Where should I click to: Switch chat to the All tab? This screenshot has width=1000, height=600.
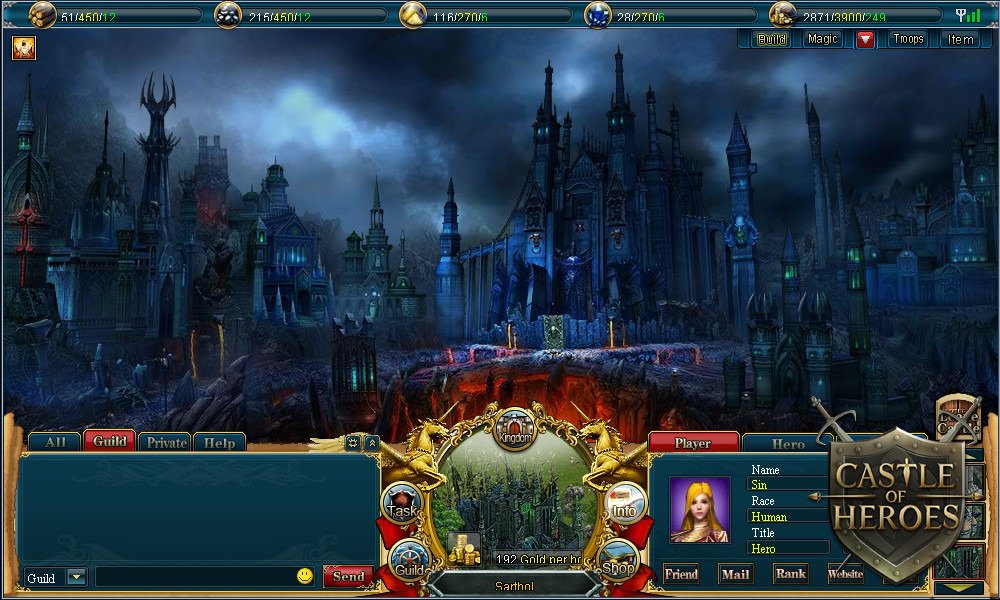click(55, 442)
